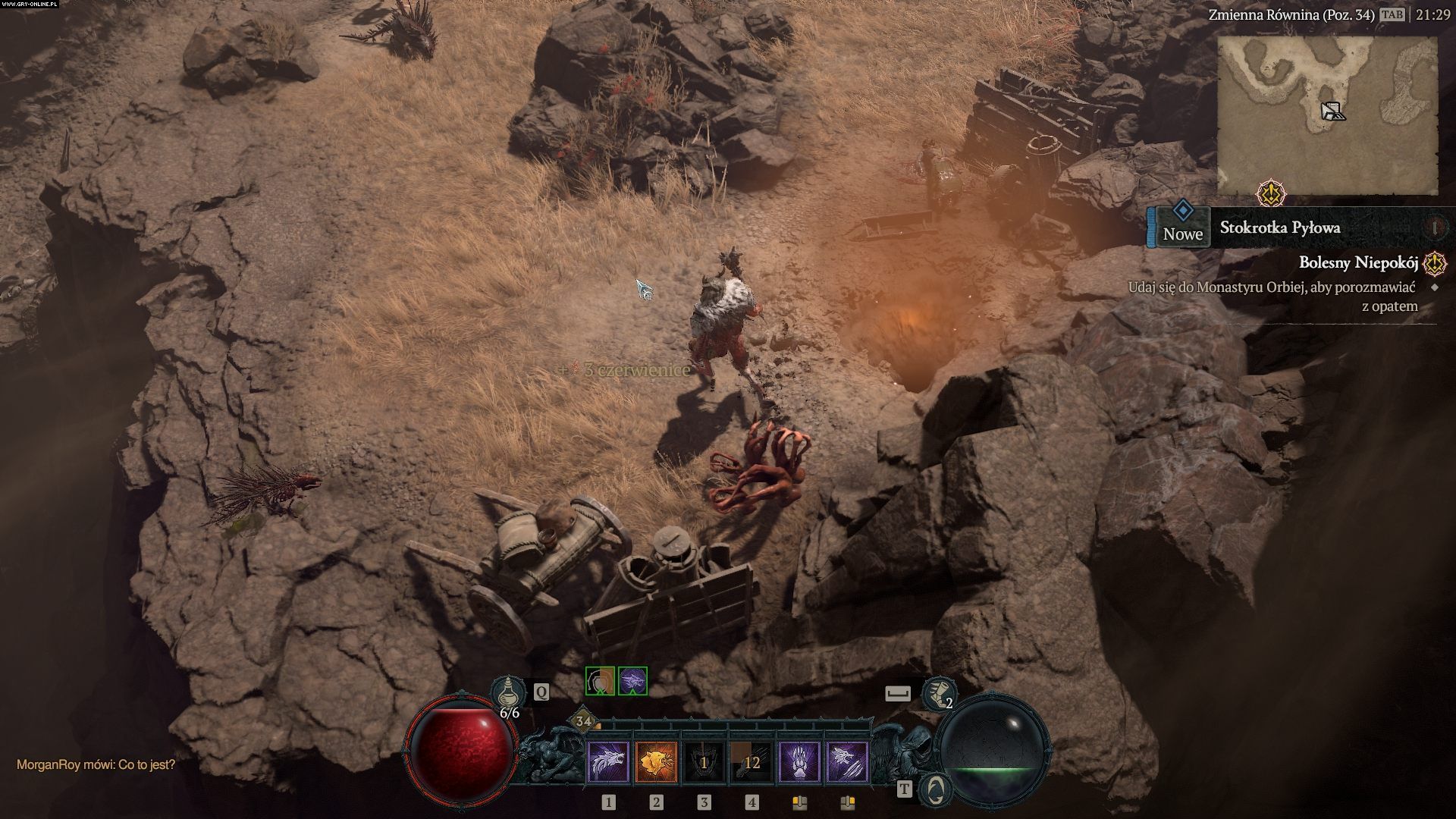Click the shield buff status icon
Viewport: 1456px width, 819px height.
click(x=600, y=681)
